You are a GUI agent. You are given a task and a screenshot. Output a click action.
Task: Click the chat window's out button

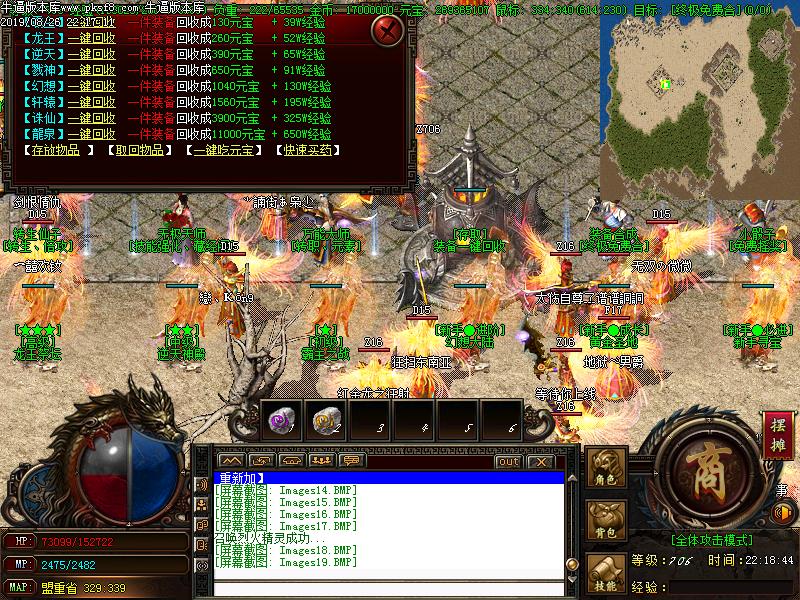point(508,462)
